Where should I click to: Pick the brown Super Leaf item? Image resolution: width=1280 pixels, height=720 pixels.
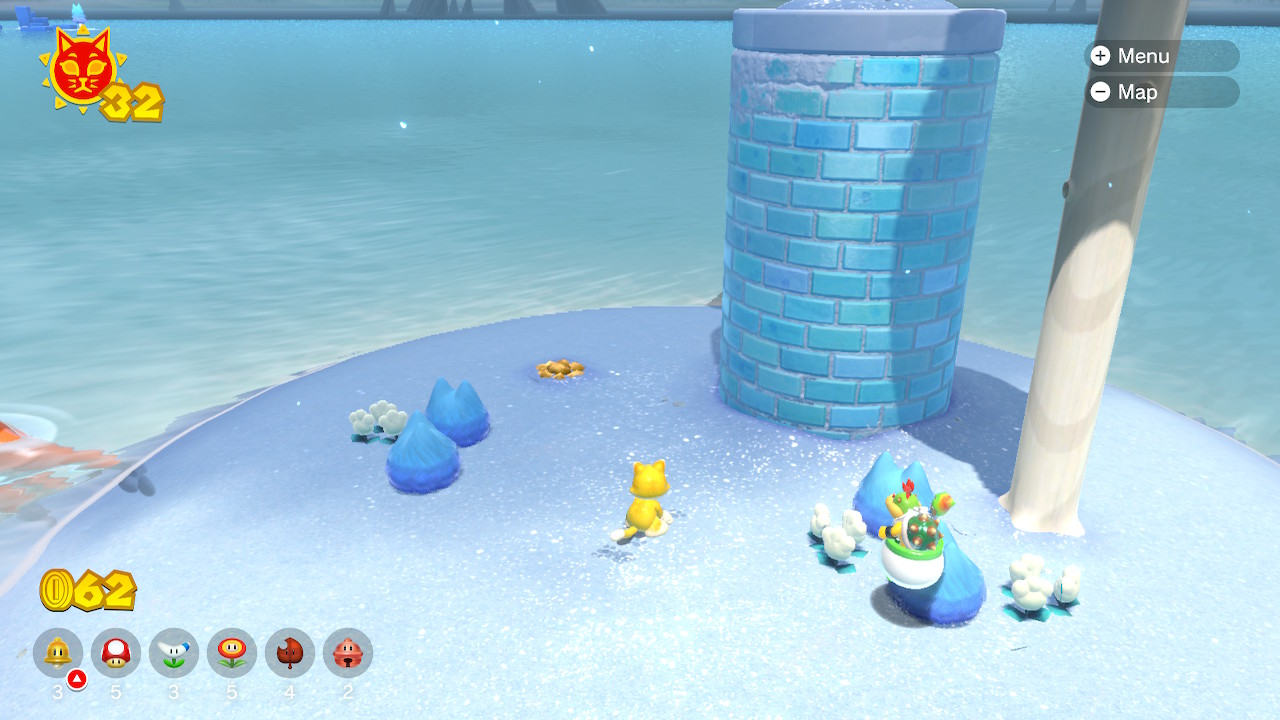(290, 653)
